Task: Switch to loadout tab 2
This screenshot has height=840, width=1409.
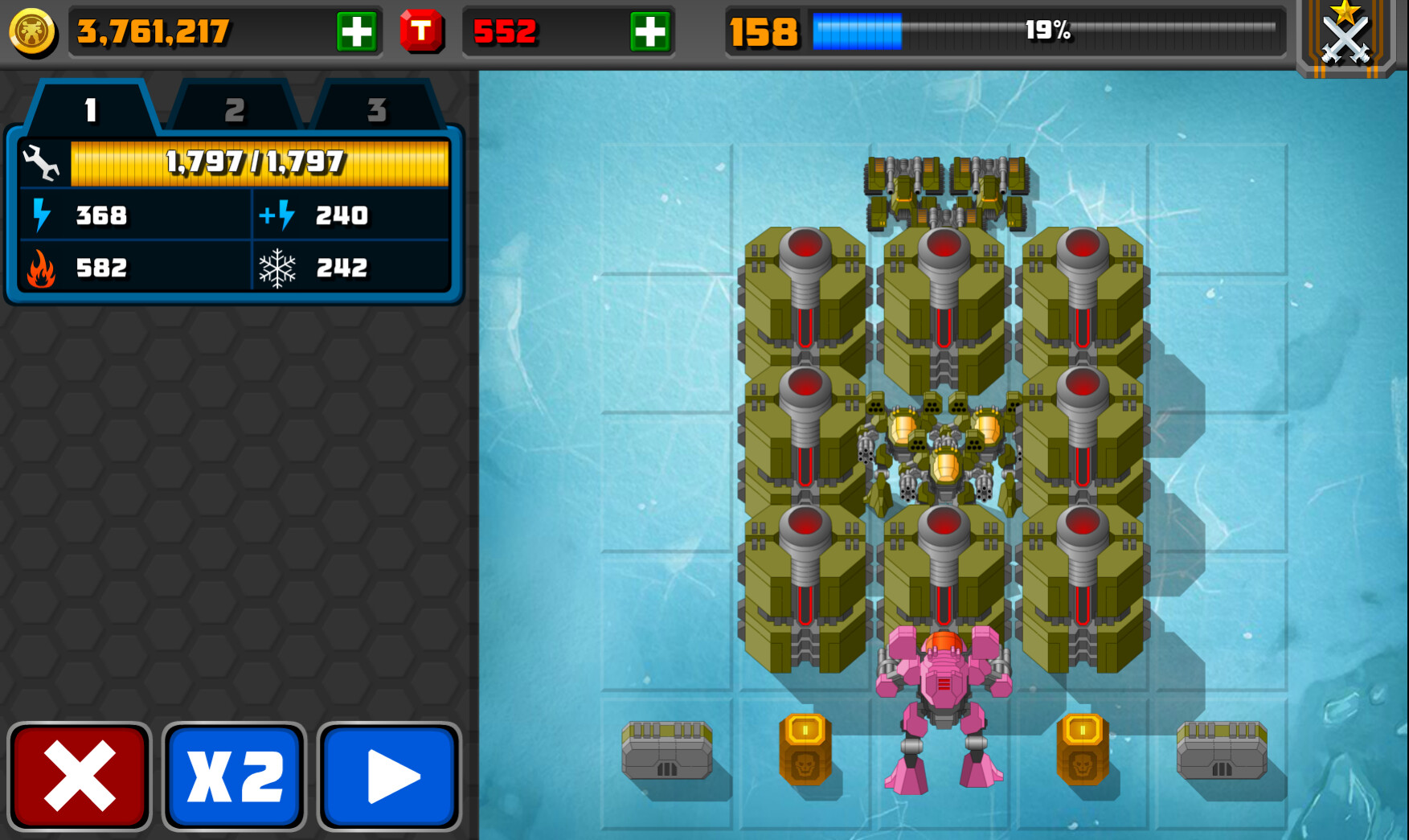Action: 234,109
